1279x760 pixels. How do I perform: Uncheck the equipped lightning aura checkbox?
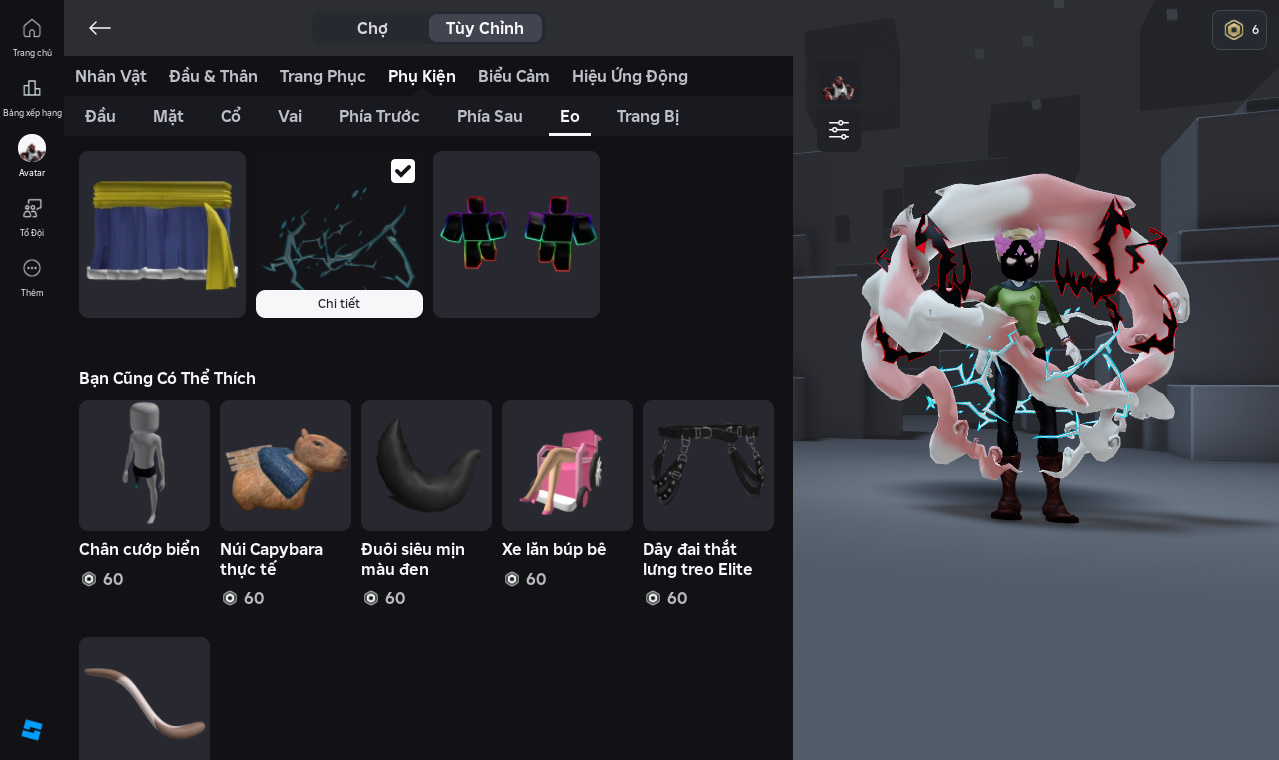403,171
